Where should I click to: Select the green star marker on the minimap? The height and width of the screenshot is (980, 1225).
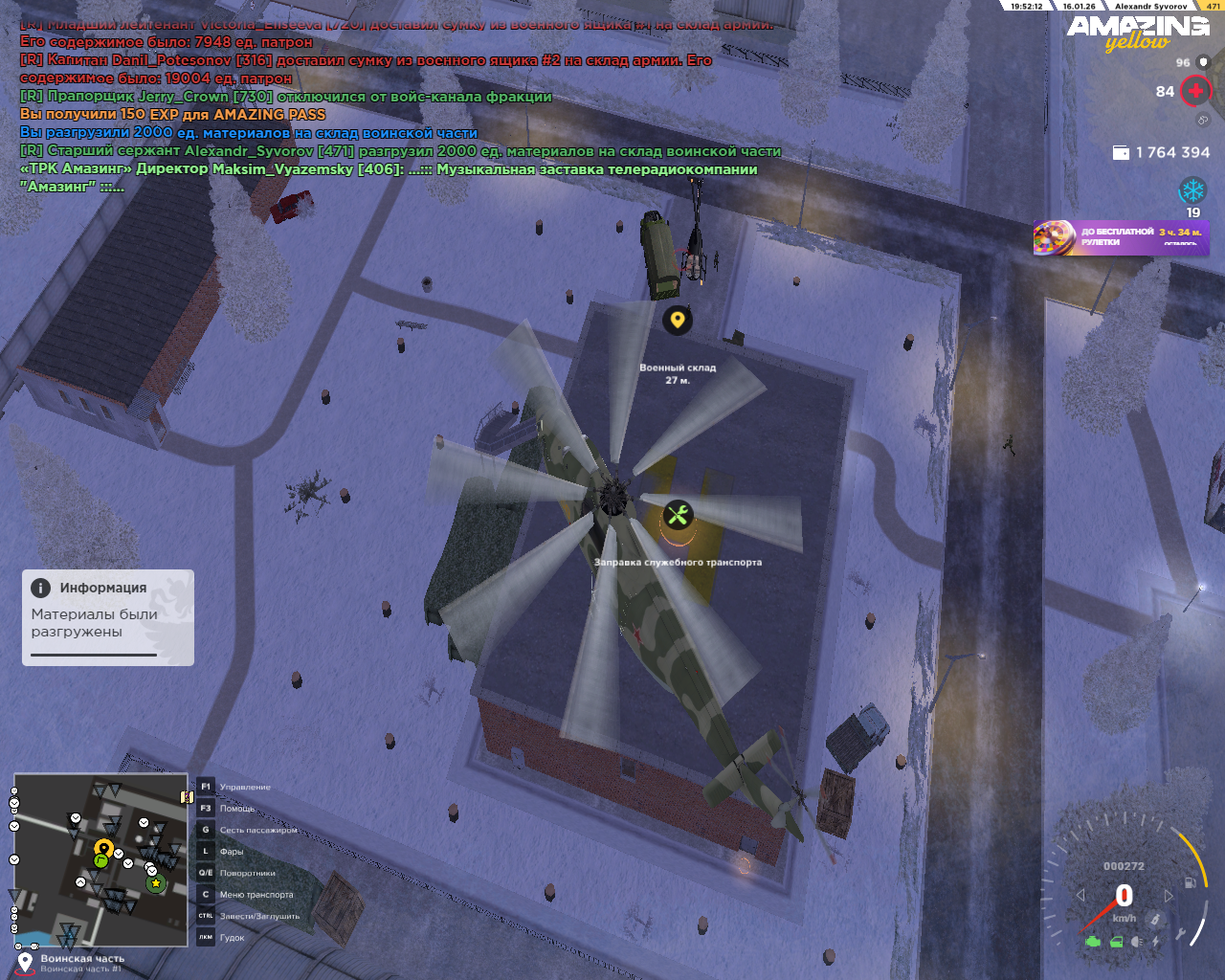click(x=156, y=883)
